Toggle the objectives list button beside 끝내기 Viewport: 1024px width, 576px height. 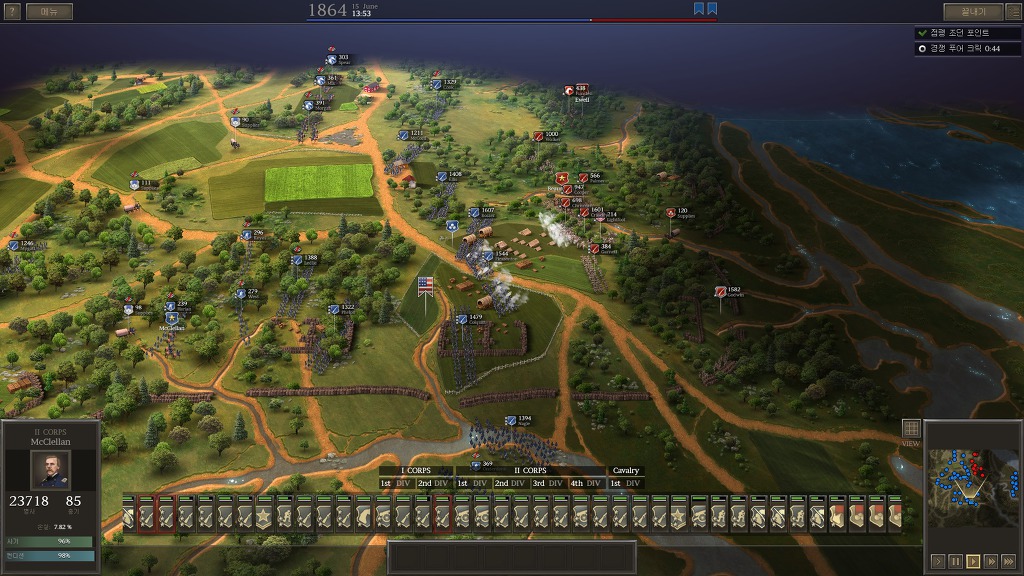(x=1012, y=12)
